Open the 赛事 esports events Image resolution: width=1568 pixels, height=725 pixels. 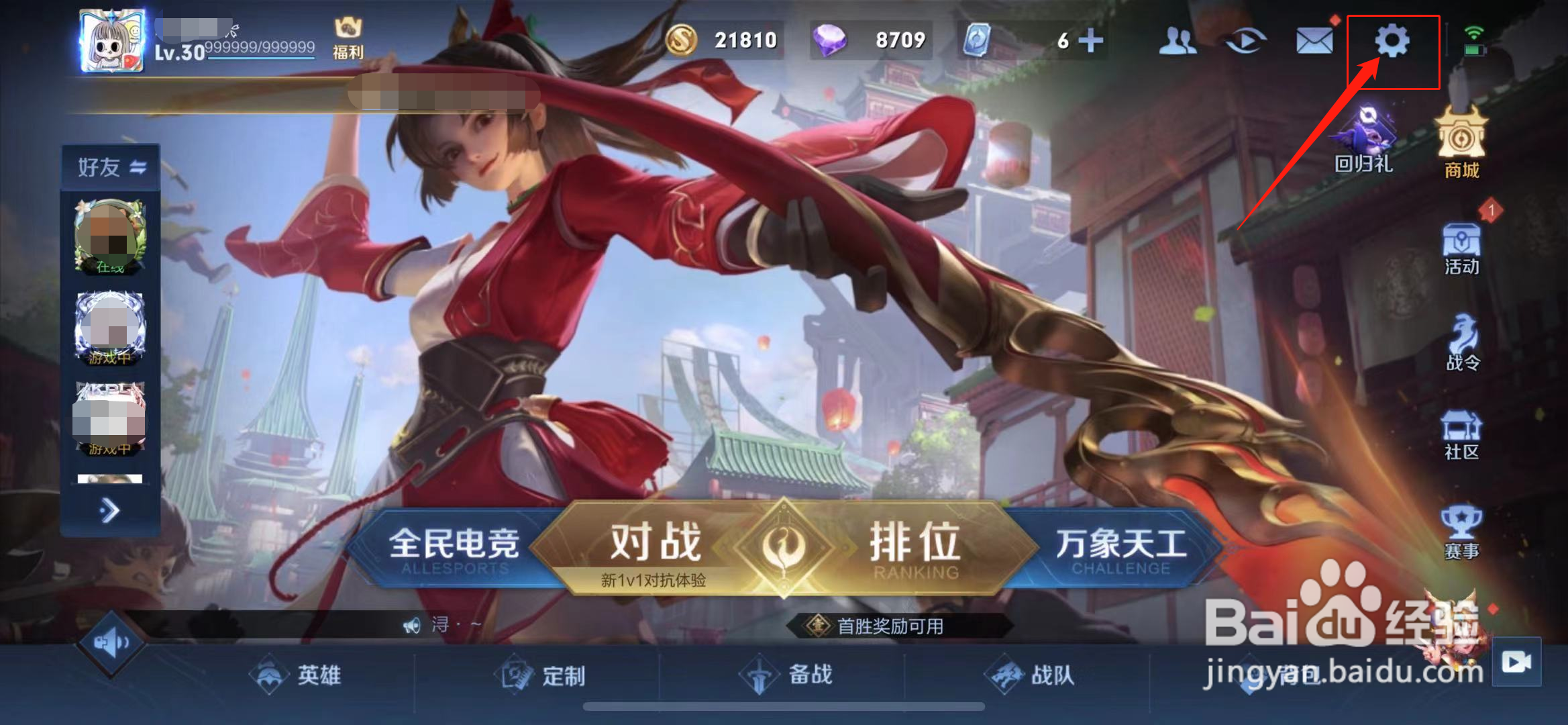1461,524
